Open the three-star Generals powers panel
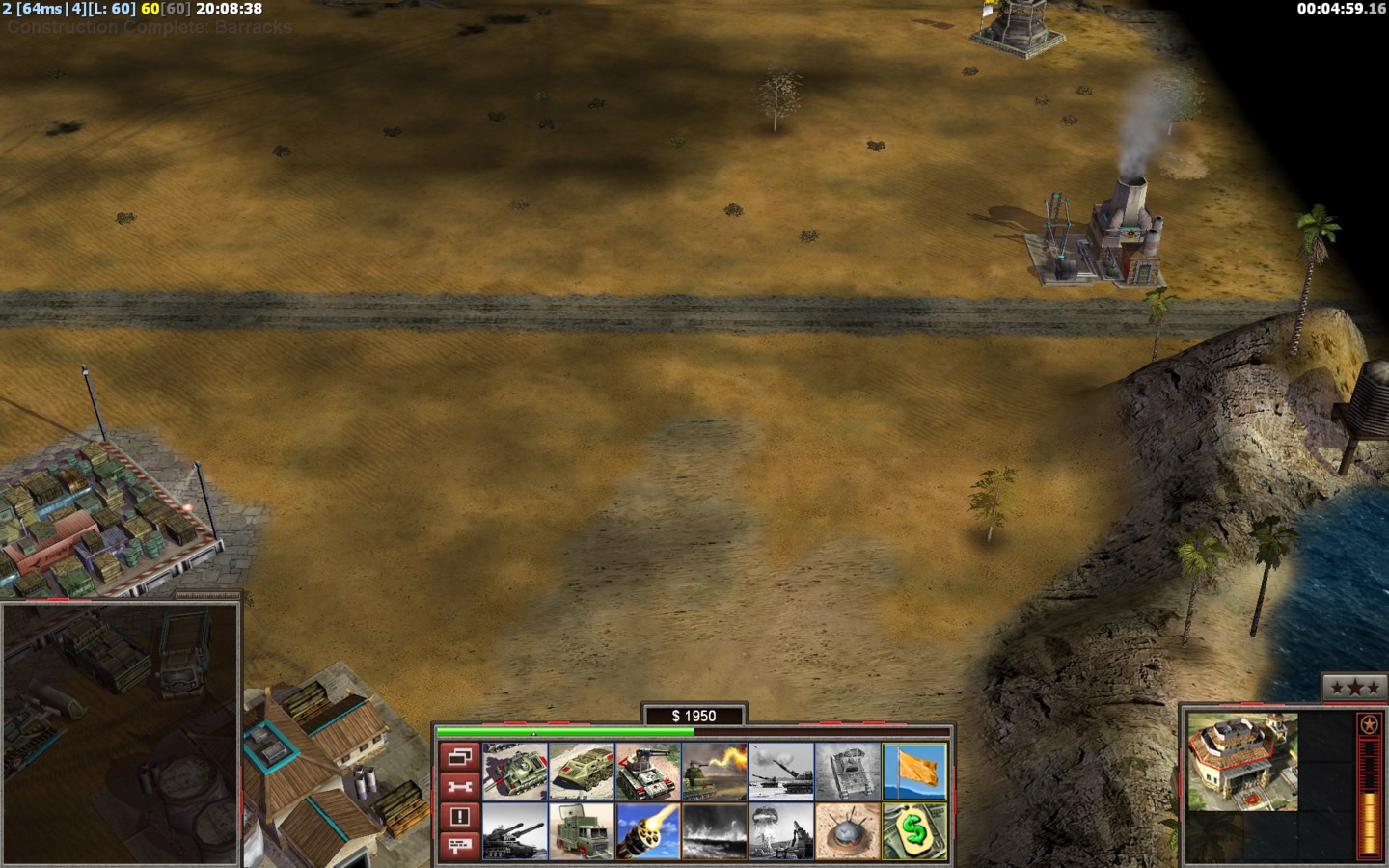The width and height of the screenshot is (1389, 868). pos(1355,688)
